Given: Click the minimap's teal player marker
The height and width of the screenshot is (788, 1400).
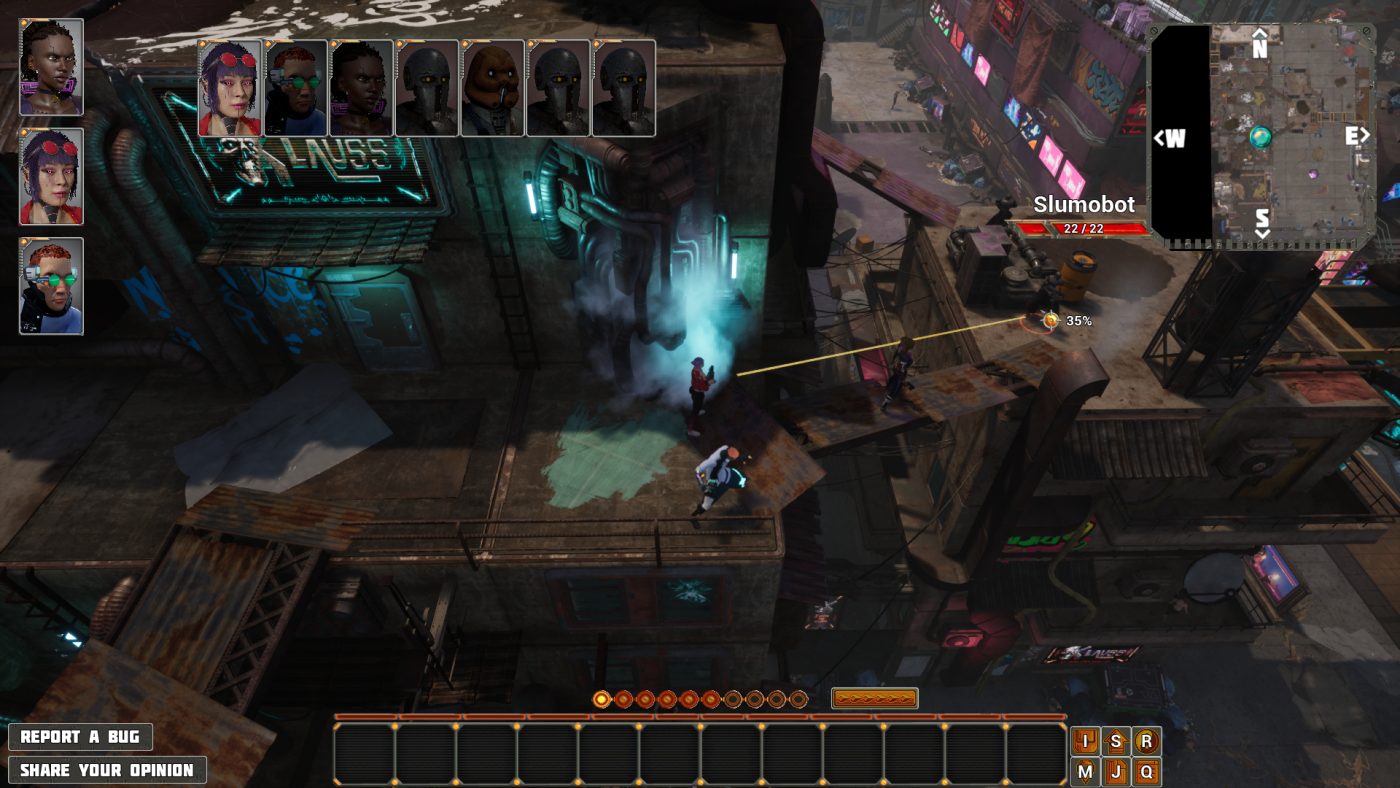Looking at the screenshot, I should pyautogui.click(x=1261, y=137).
